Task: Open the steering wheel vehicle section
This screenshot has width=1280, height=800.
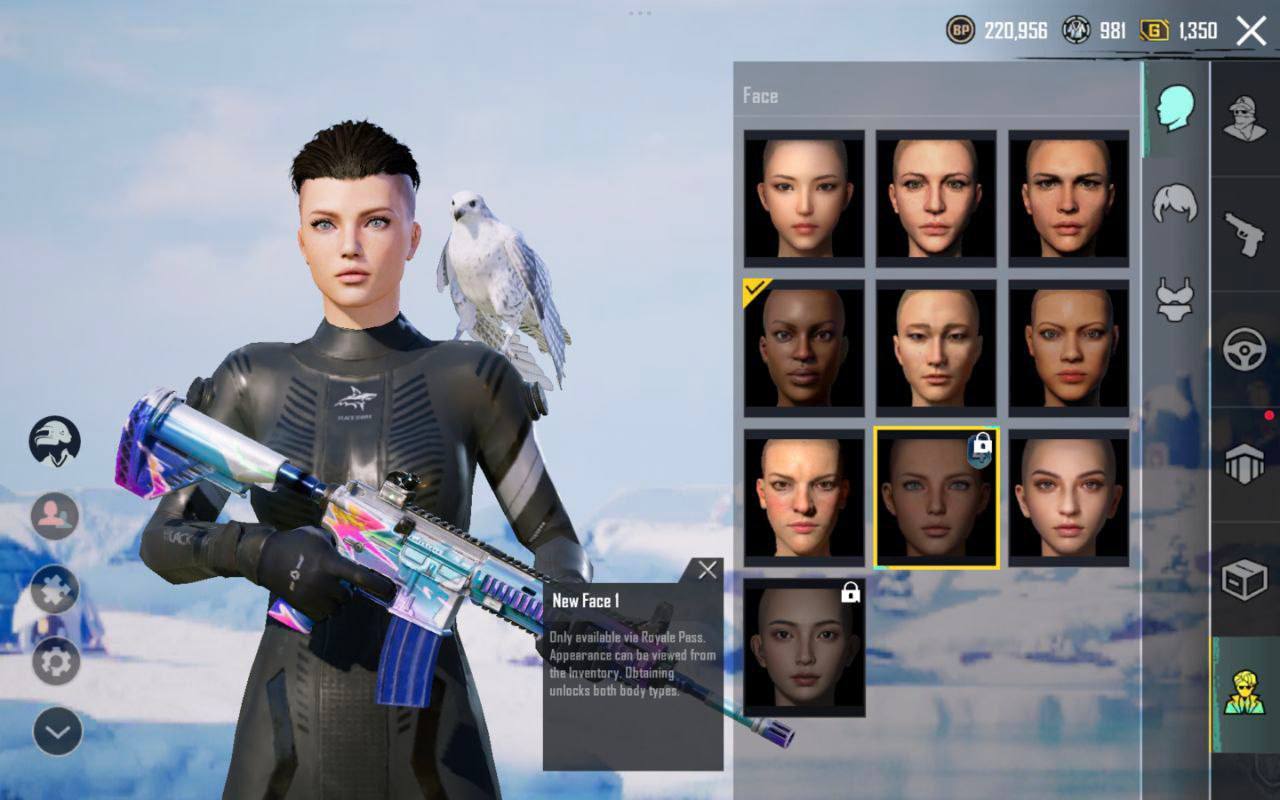Action: point(1245,350)
